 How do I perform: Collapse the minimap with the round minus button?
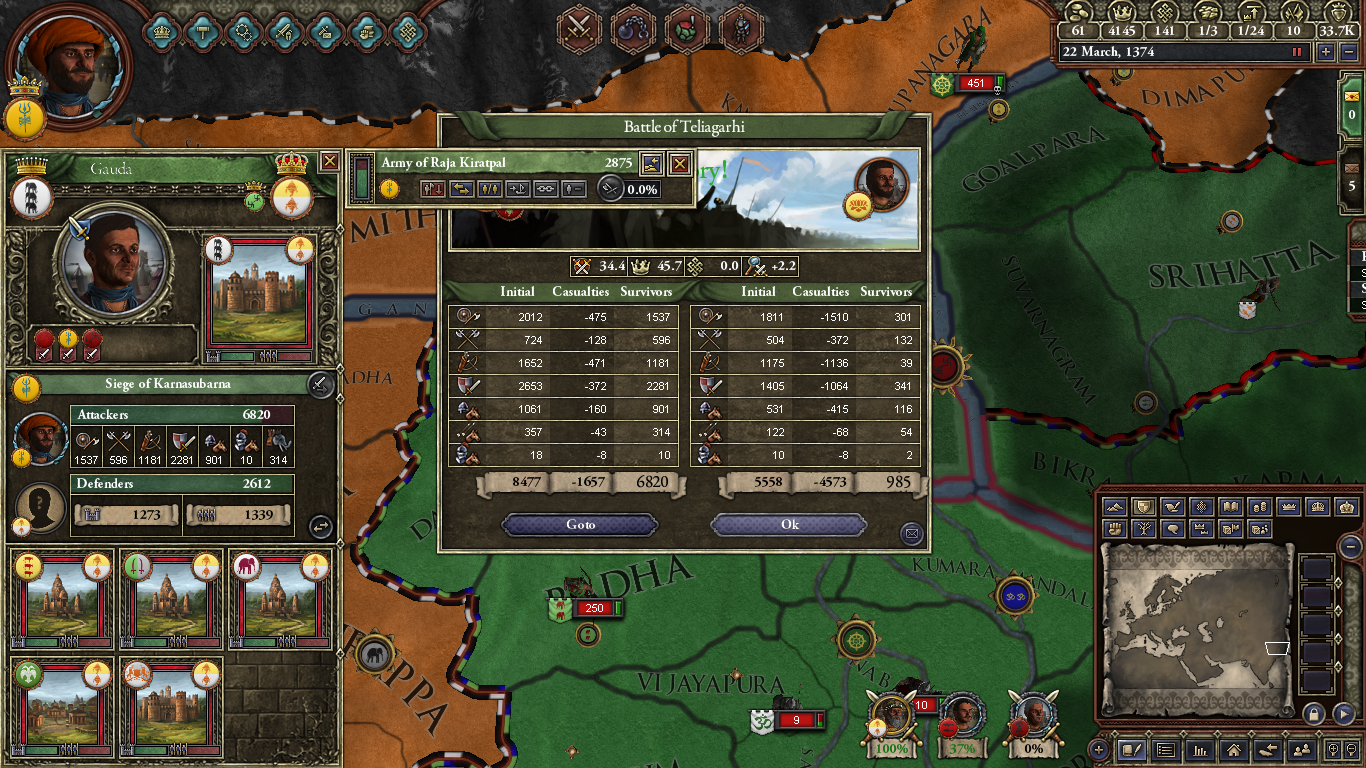click(x=1351, y=547)
